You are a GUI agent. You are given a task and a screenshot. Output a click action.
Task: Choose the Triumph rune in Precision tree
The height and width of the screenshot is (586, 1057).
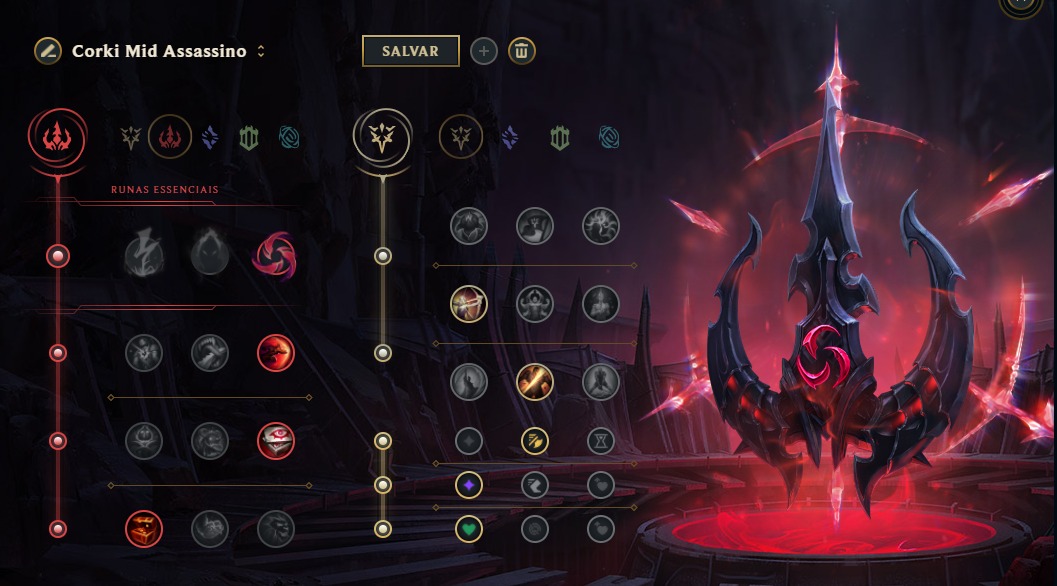coord(535,226)
